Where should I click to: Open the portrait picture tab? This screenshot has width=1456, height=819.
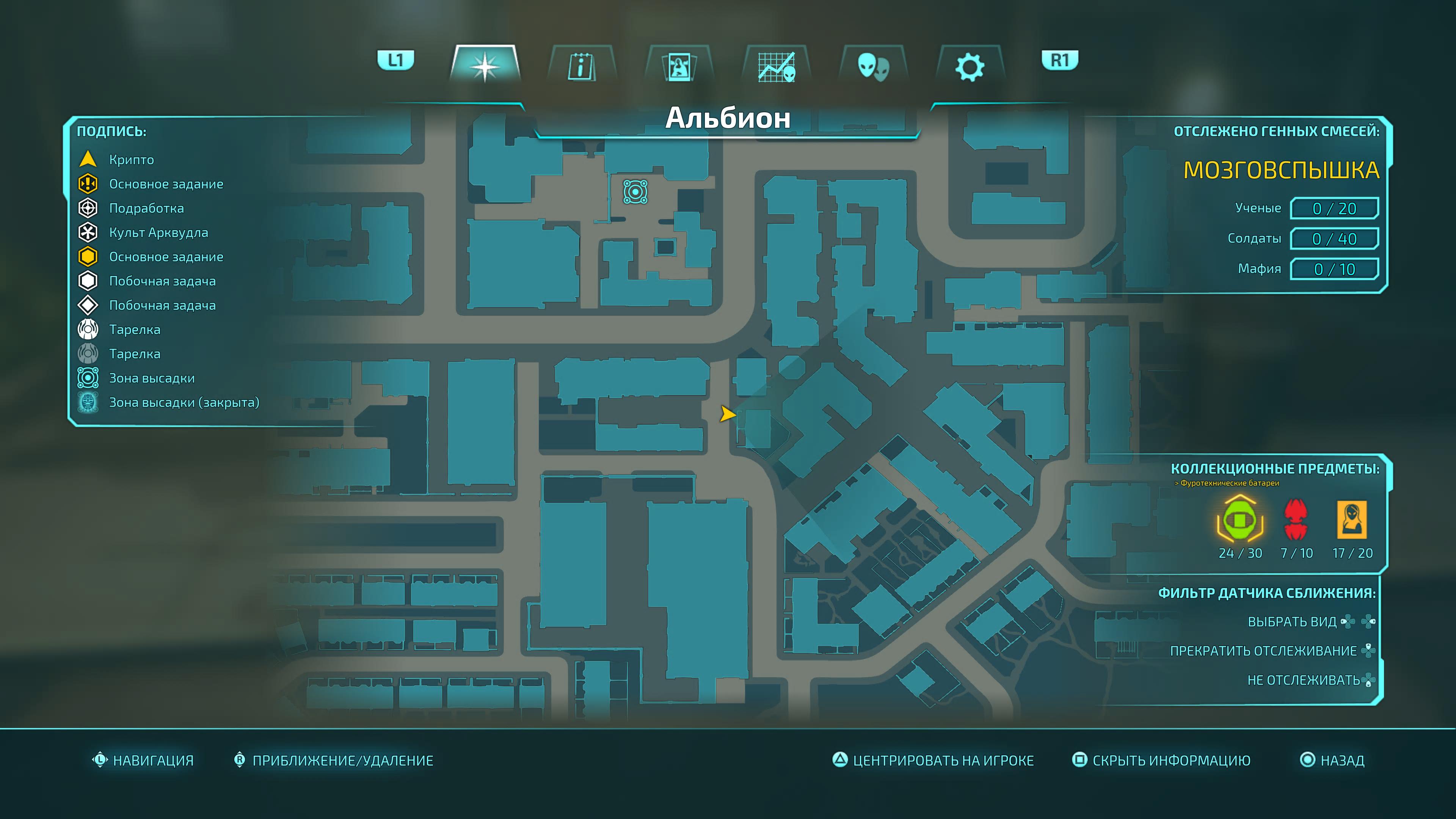[679, 66]
